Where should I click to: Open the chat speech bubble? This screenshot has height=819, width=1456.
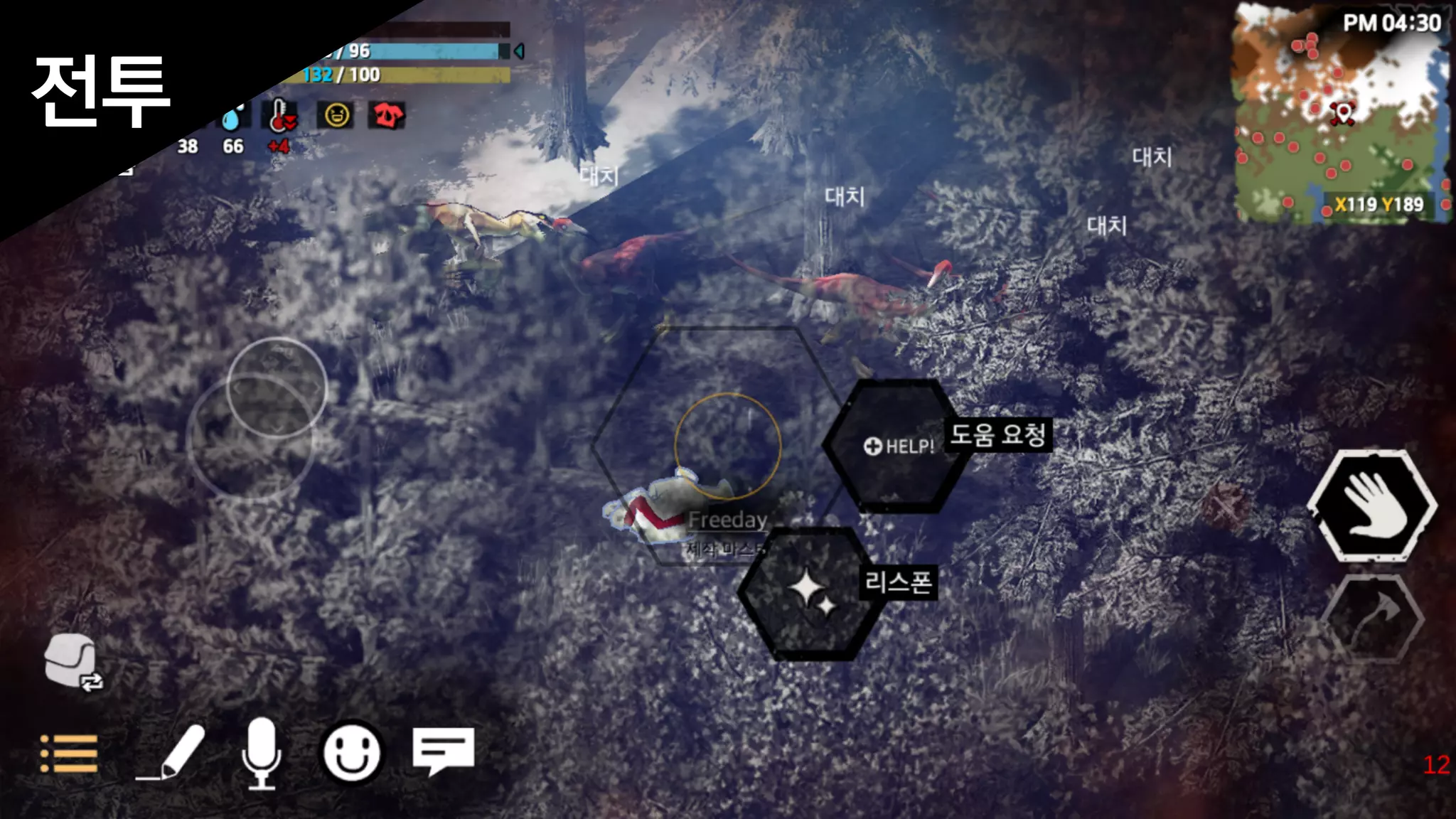[443, 751]
